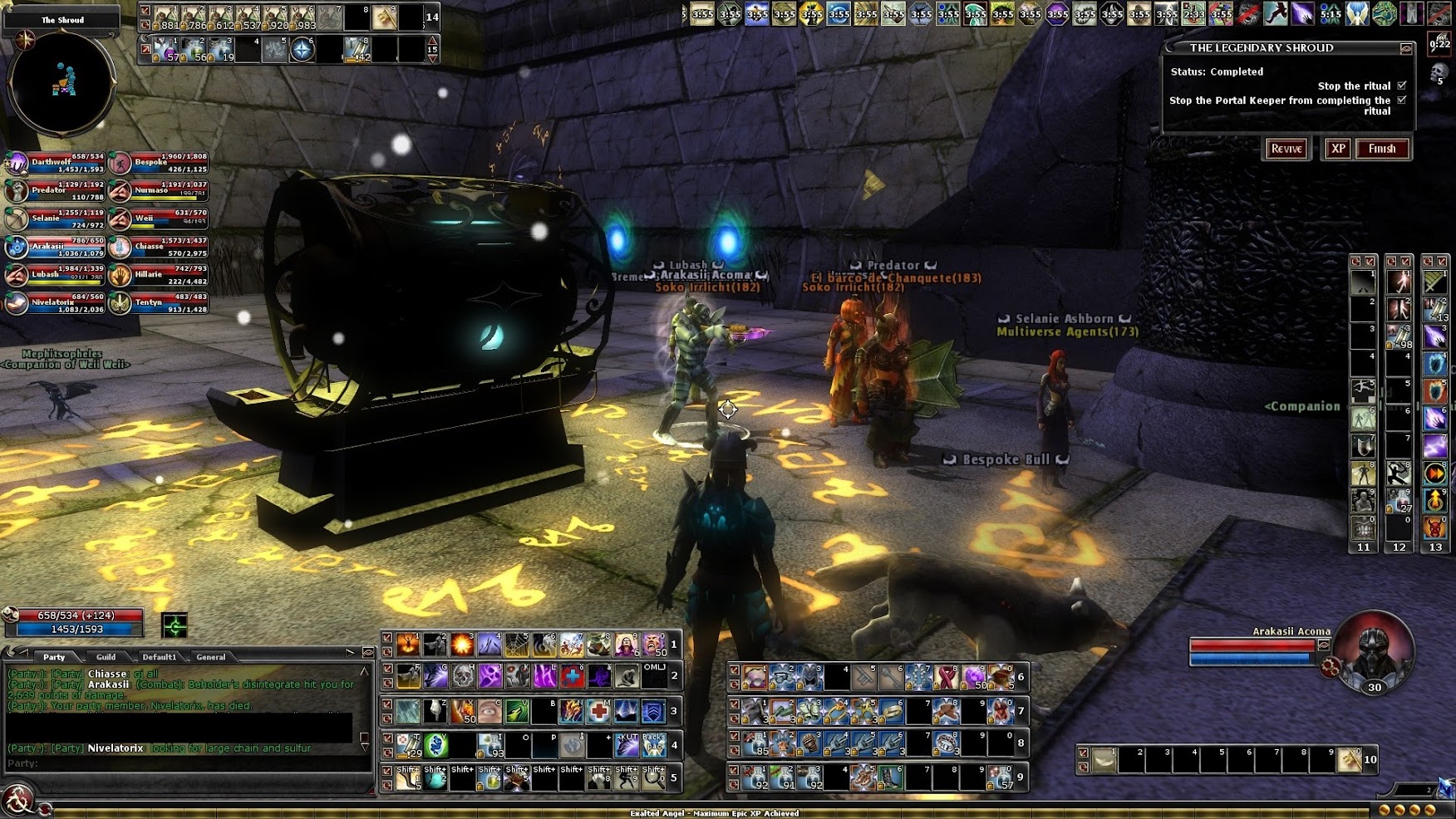Target party member Bespoke in the party list
This screenshot has width=1456, height=819.
tap(121, 163)
